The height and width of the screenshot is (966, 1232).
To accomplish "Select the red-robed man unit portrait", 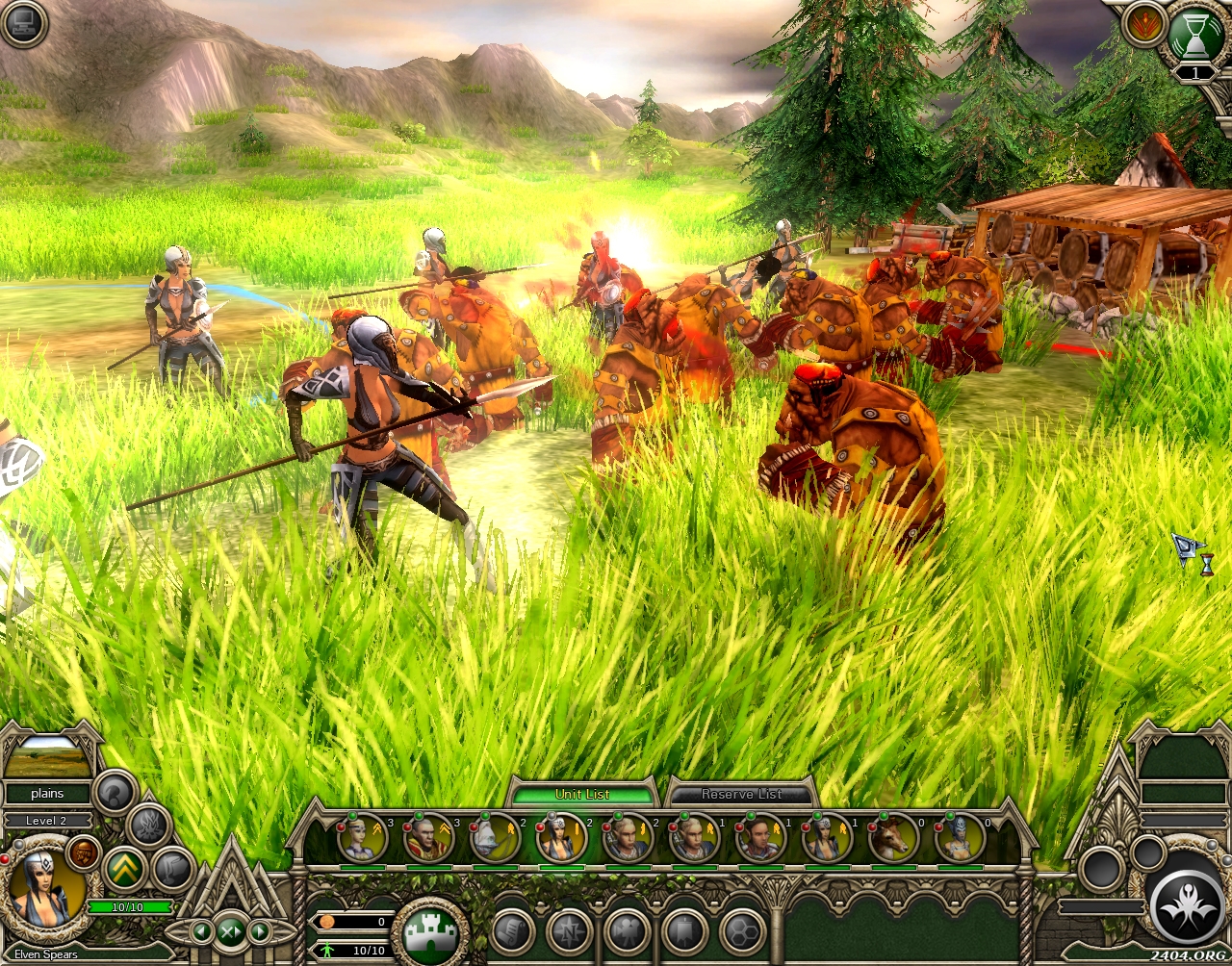I will (x=428, y=838).
